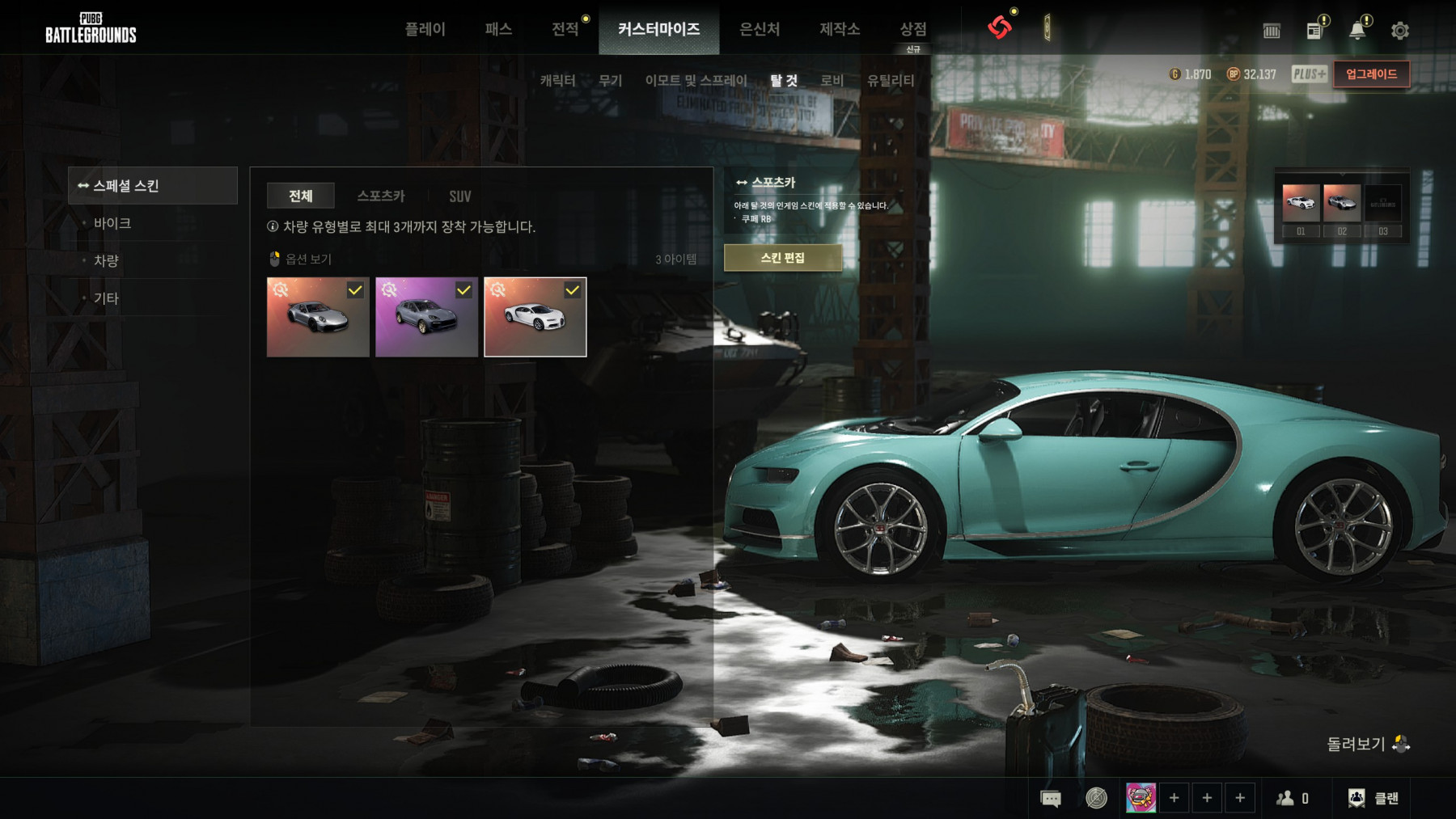Click the 스킨 편집 (Edit Skin) button
The height and width of the screenshot is (819, 1456).
point(782,258)
